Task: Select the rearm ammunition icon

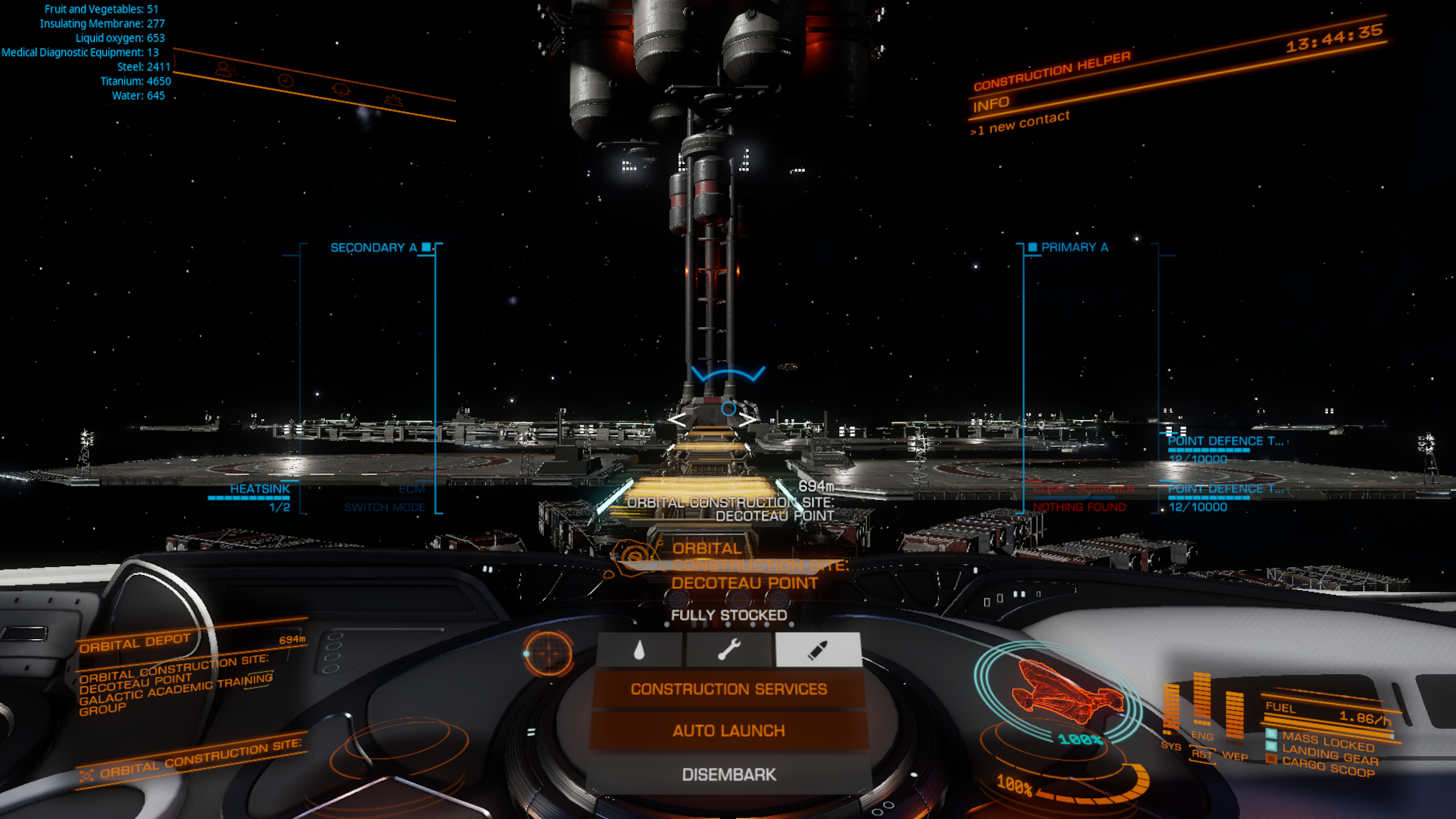Action: [x=818, y=649]
